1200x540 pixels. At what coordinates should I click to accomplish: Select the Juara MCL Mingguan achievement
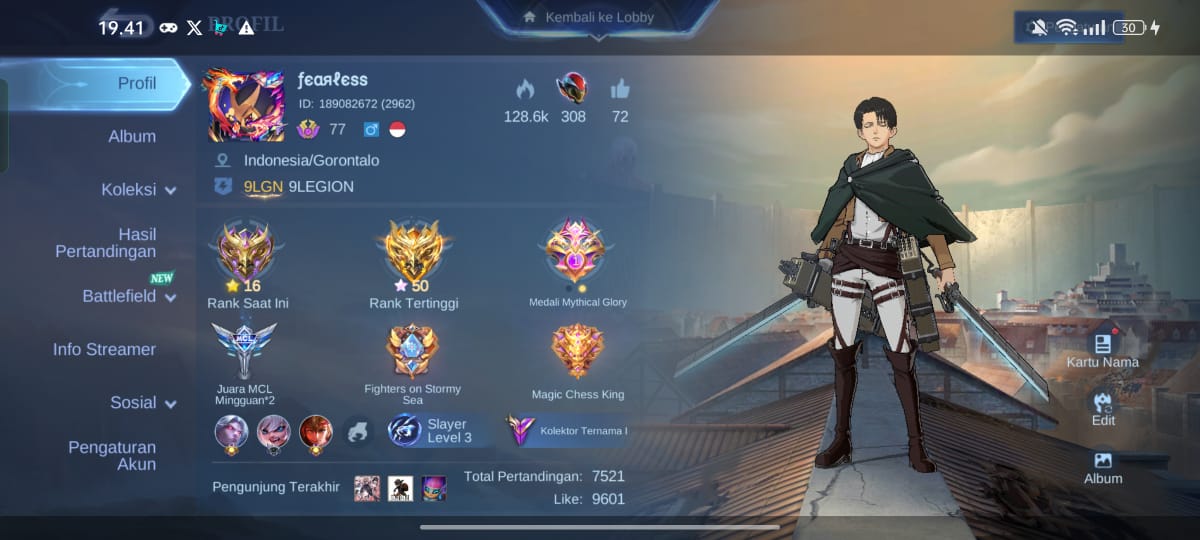coord(244,349)
